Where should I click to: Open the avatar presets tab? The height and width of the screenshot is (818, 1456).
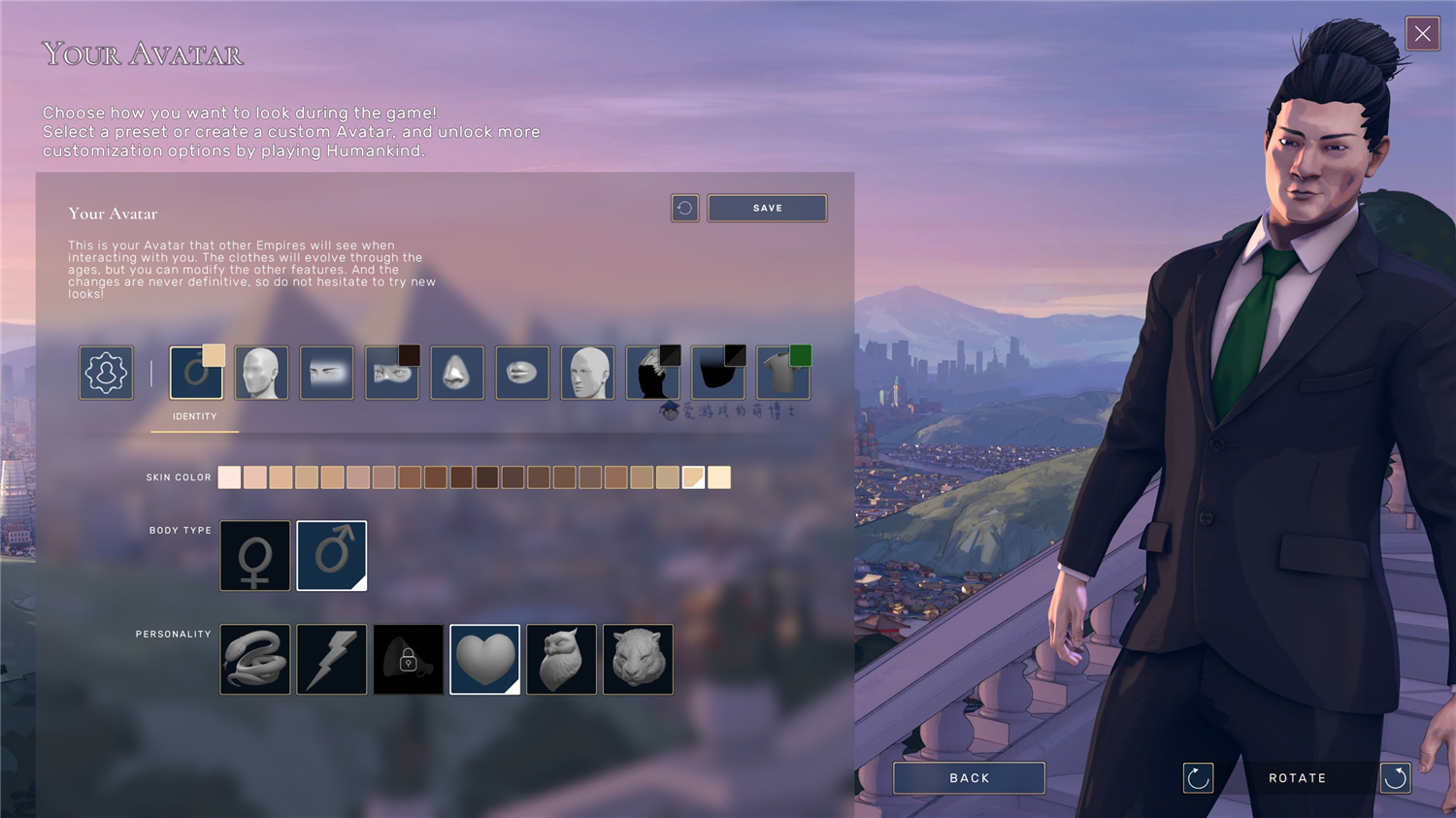[x=106, y=373]
